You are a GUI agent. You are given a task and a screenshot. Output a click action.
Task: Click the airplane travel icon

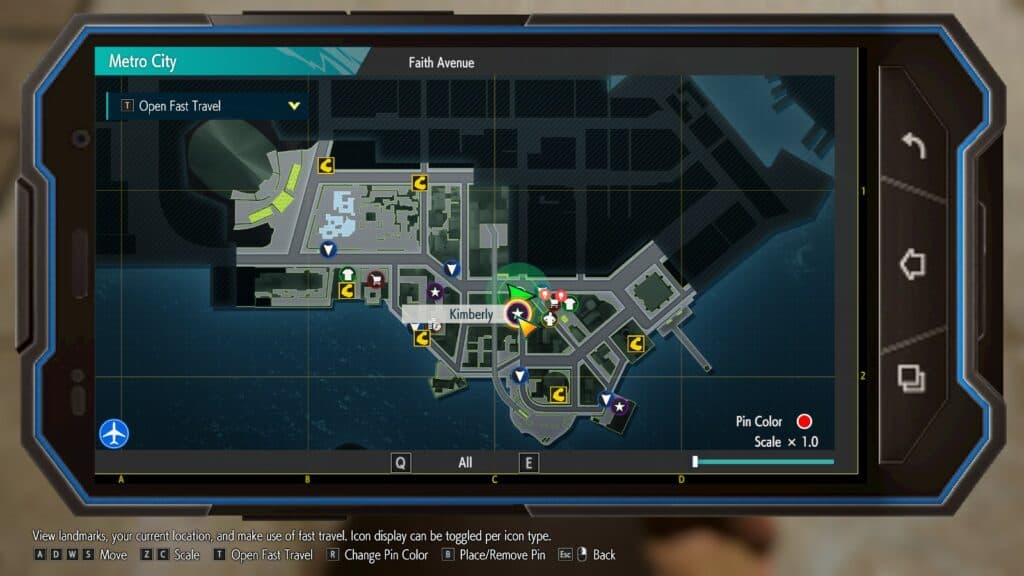pos(114,434)
